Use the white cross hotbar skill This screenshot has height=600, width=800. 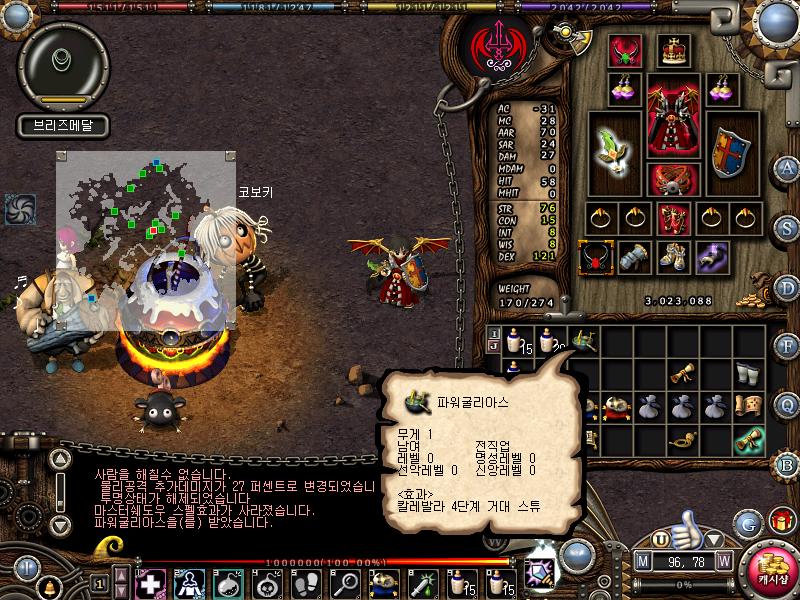click(x=150, y=583)
